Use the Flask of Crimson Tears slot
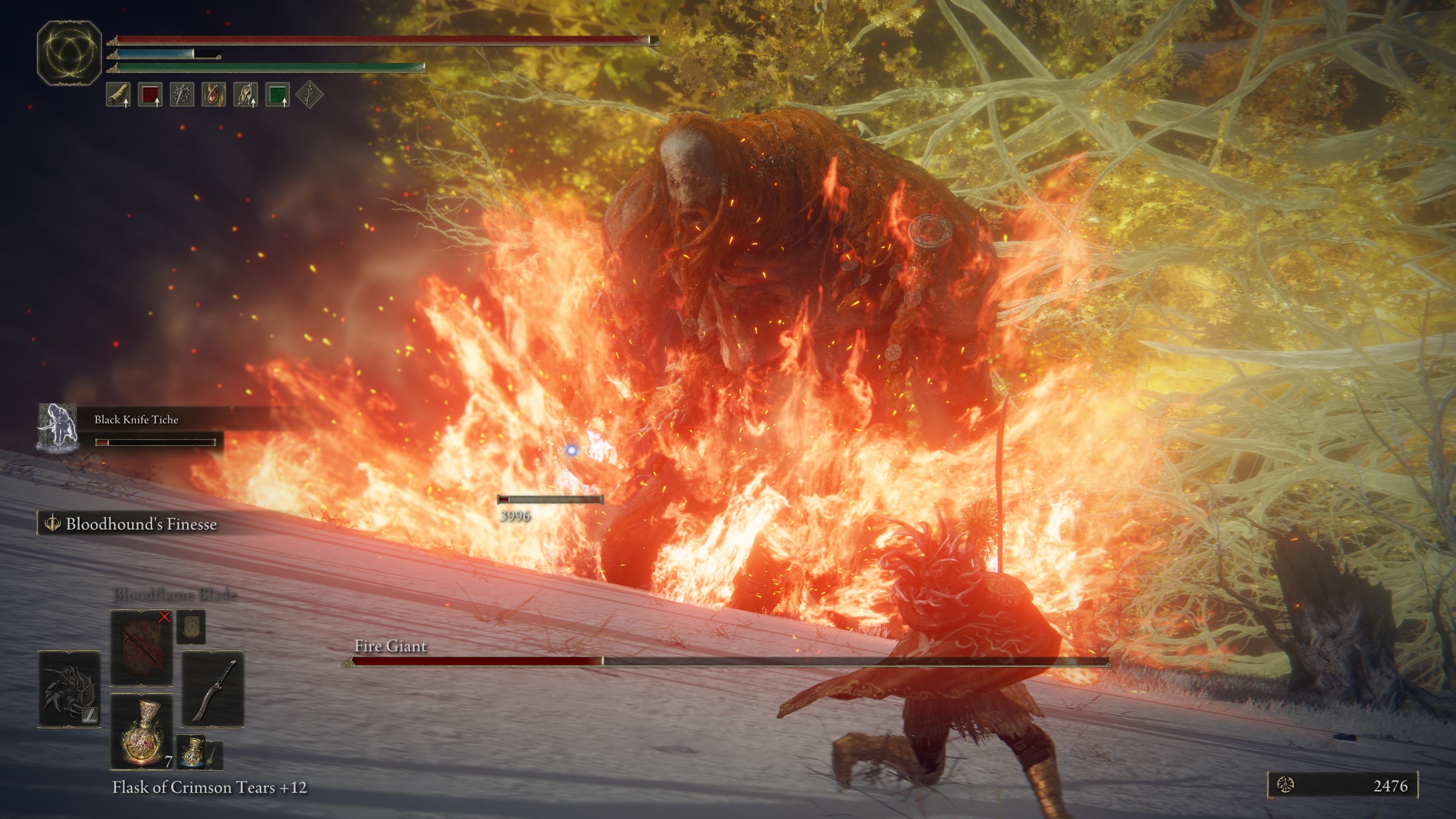This screenshot has width=1456, height=819. click(141, 731)
